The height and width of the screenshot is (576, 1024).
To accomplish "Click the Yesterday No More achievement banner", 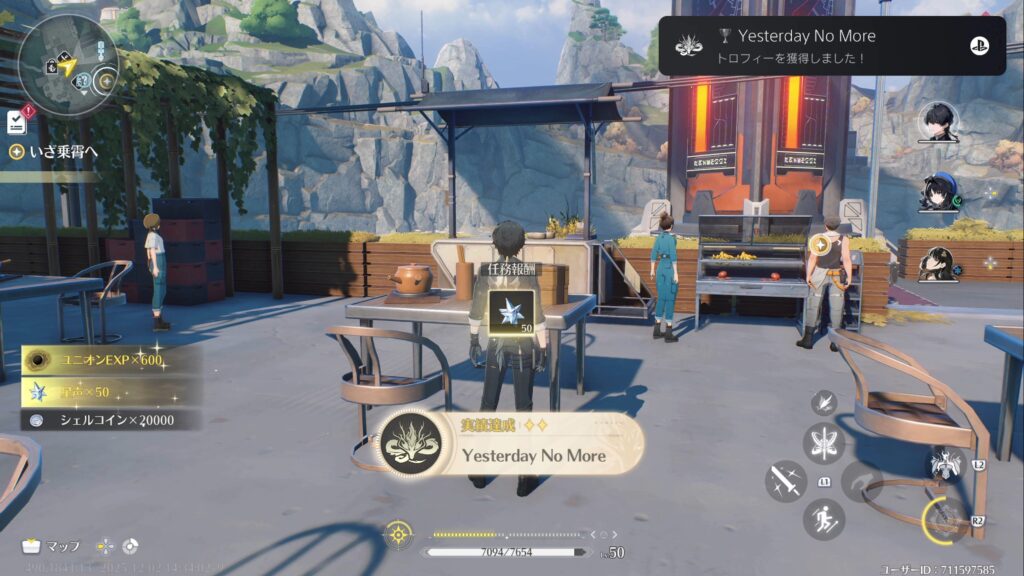I will point(510,445).
